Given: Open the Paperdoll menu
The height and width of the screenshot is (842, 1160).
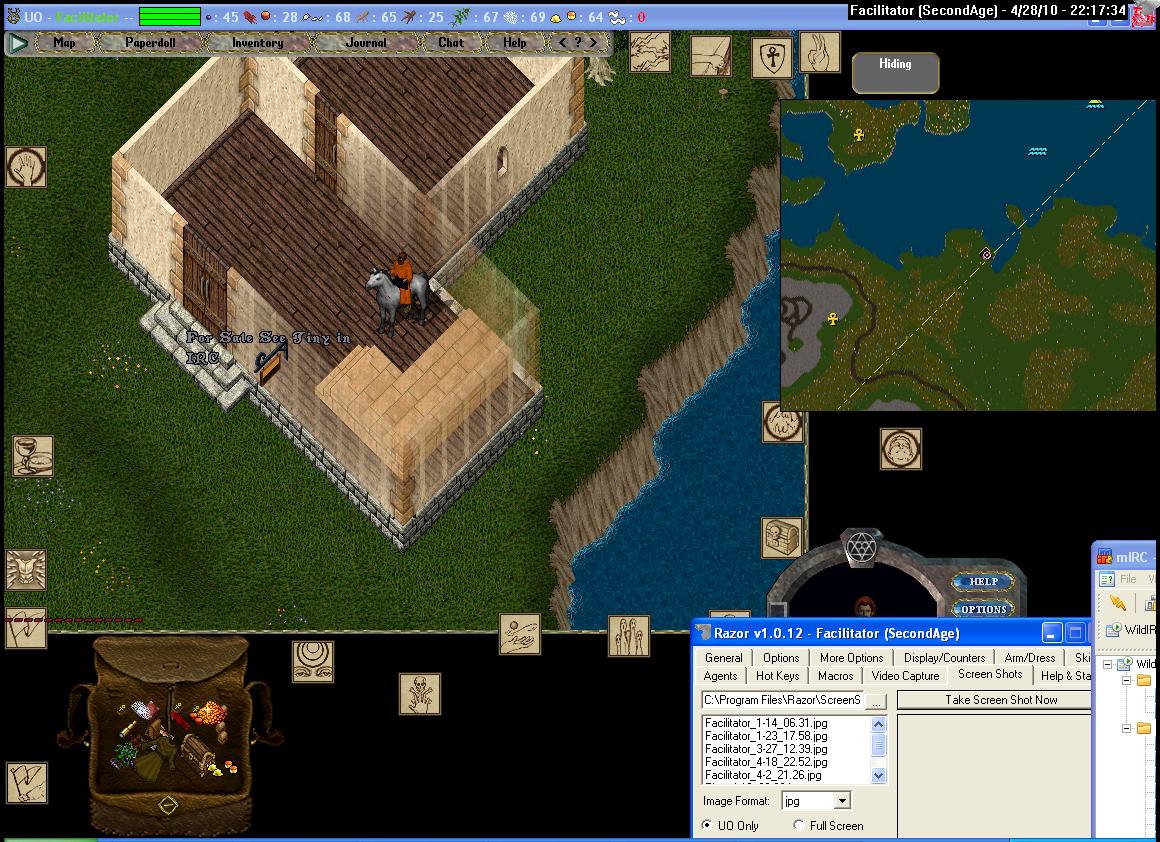Looking at the screenshot, I should tap(150, 43).
